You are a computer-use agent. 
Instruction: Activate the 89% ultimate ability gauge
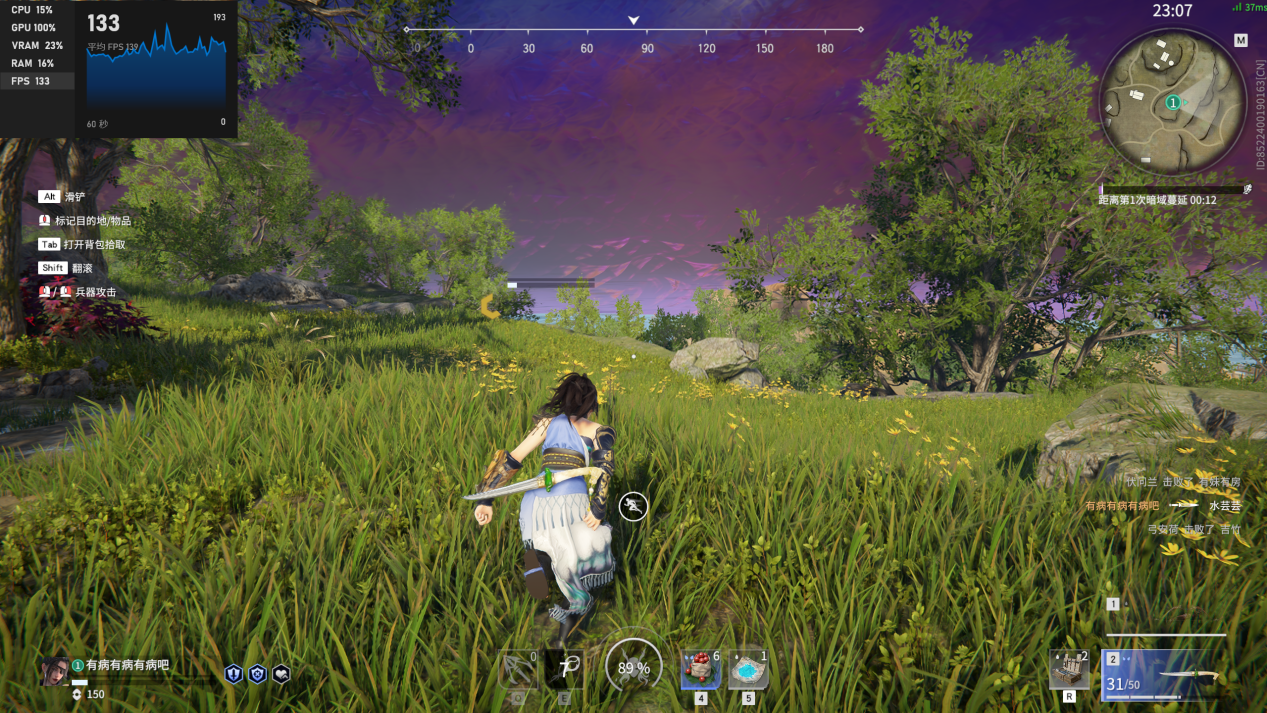(633, 667)
